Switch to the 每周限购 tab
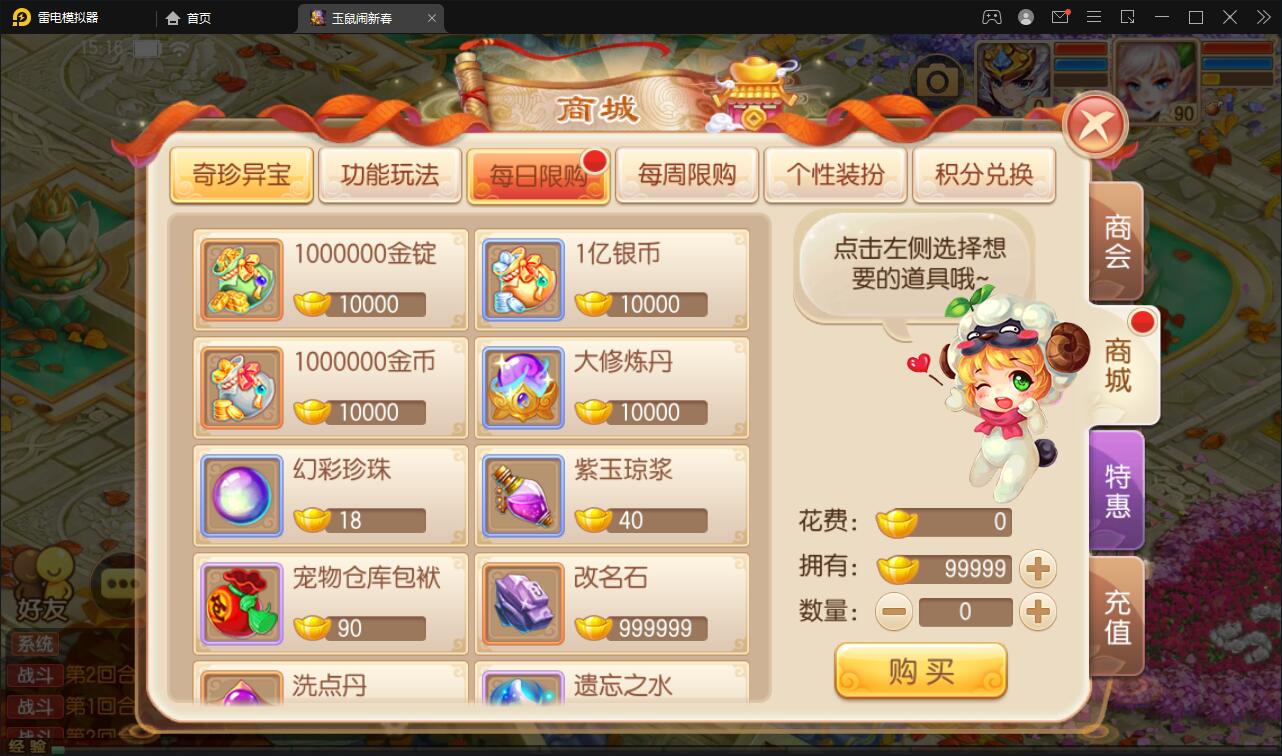This screenshot has height=756, width=1282. (687, 173)
